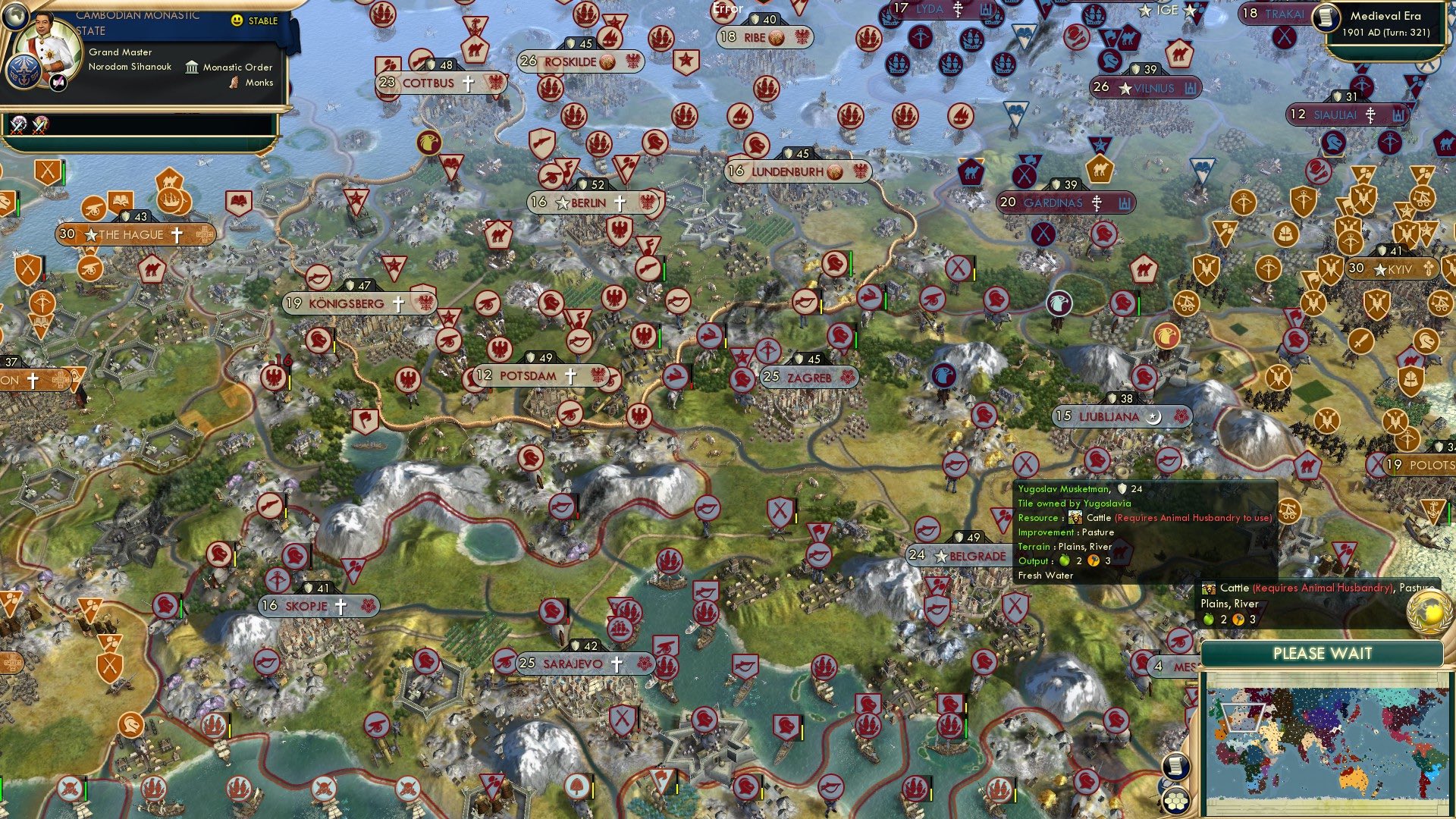Click the second crossed-swords war notification icon

[x=40, y=124]
